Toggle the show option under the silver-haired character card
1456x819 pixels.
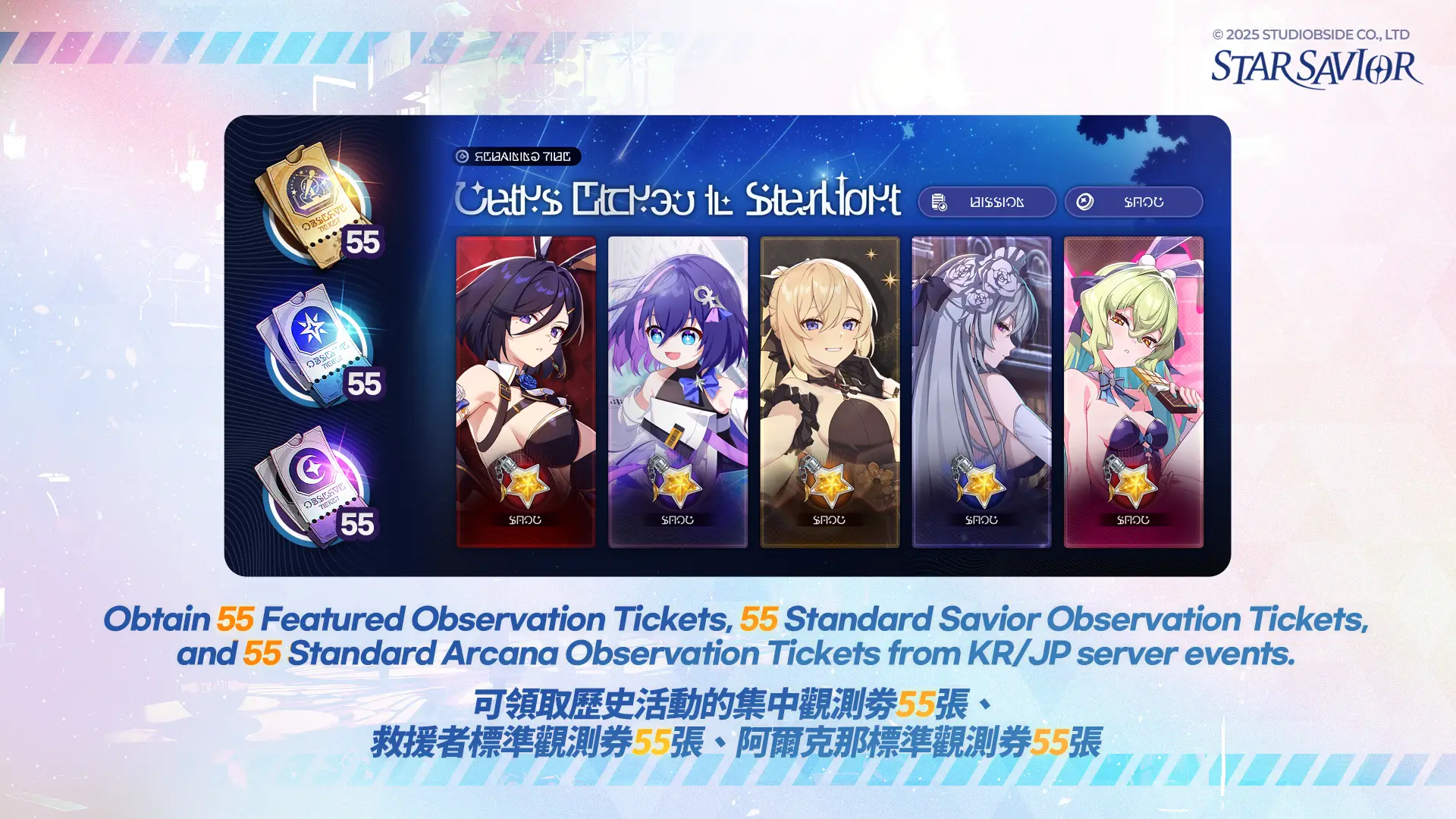coord(981,519)
